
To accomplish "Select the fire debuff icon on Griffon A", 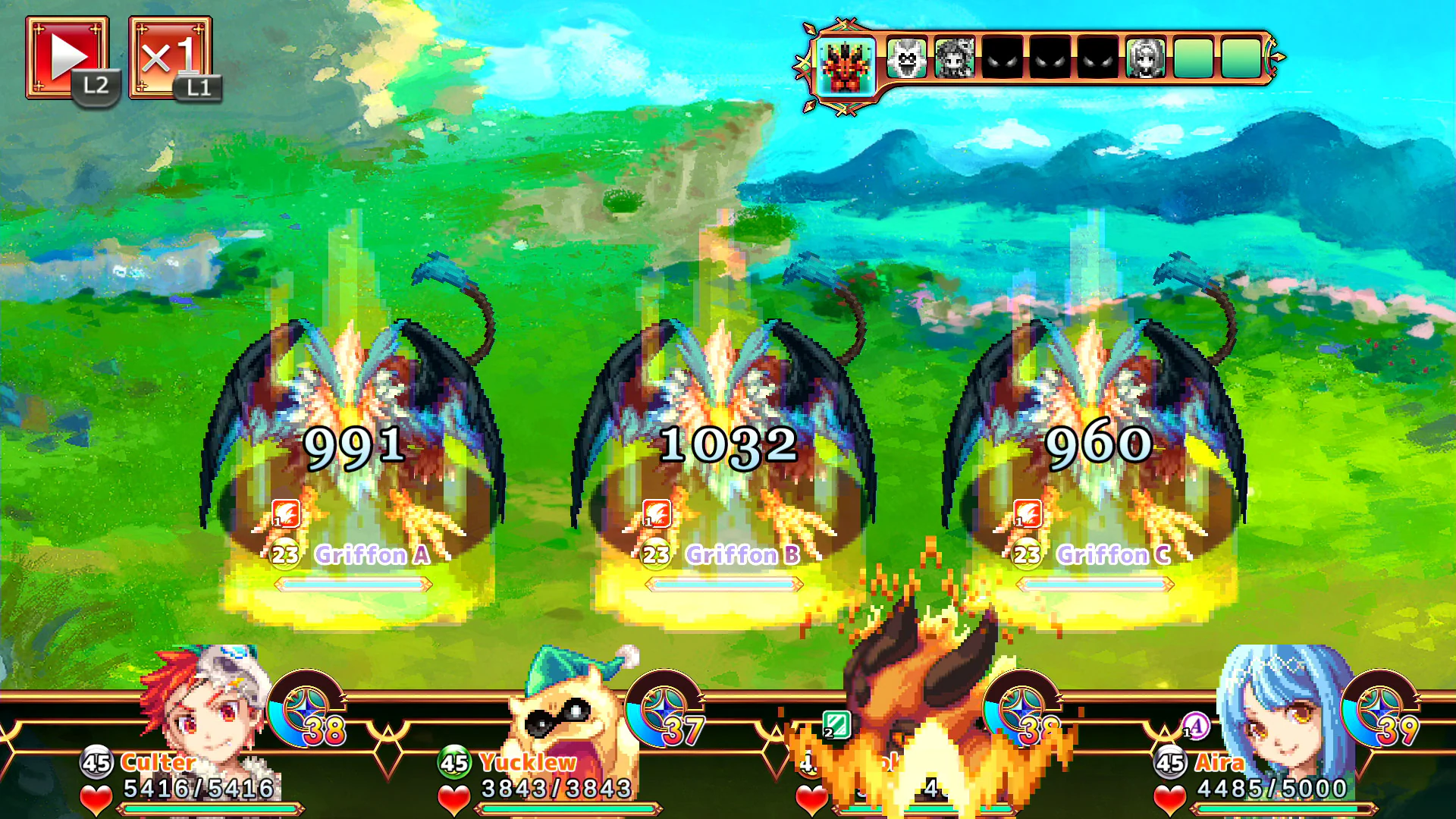I will (284, 514).
